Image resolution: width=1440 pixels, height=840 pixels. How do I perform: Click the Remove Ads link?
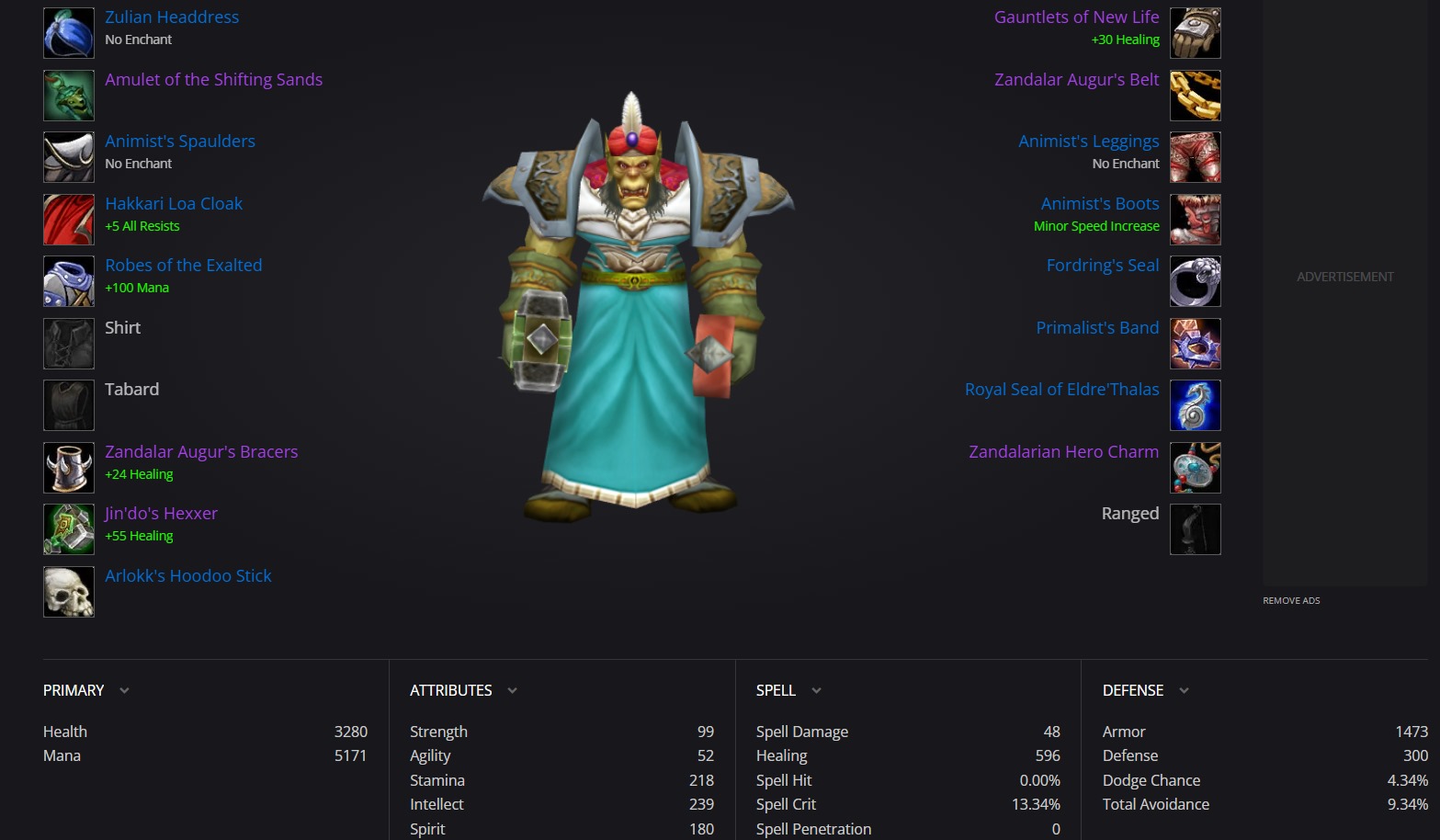pos(1291,601)
